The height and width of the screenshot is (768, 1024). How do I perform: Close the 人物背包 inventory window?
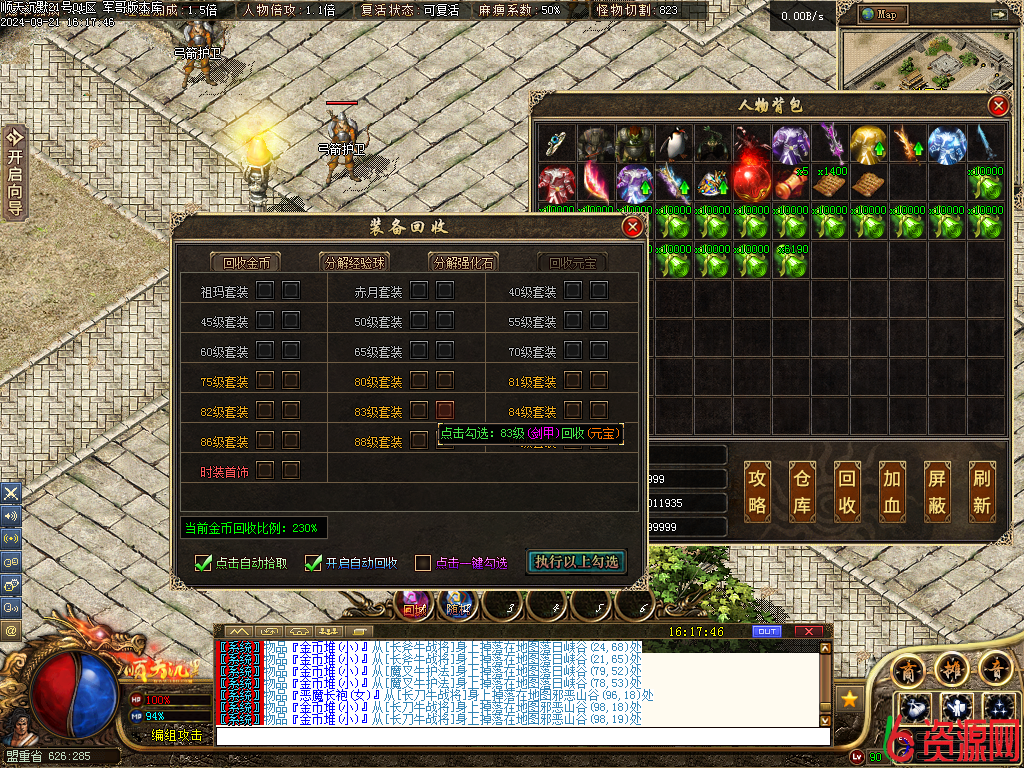[x=997, y=106]
